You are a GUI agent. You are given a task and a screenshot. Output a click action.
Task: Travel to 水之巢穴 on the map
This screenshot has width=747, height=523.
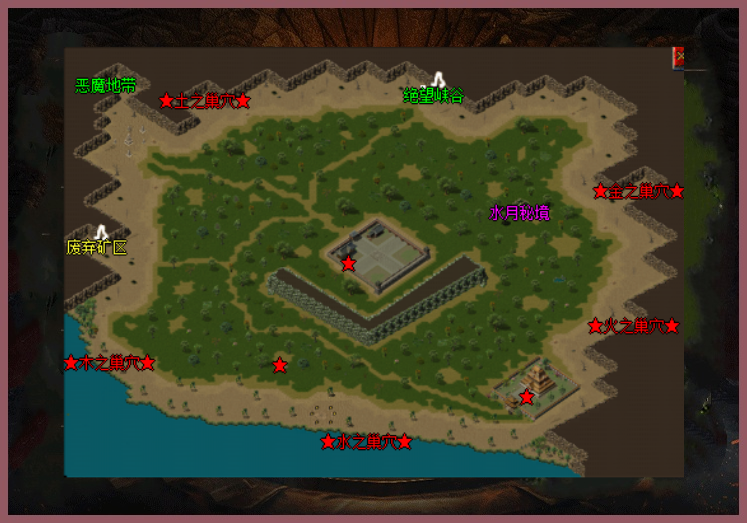(366, 442)
